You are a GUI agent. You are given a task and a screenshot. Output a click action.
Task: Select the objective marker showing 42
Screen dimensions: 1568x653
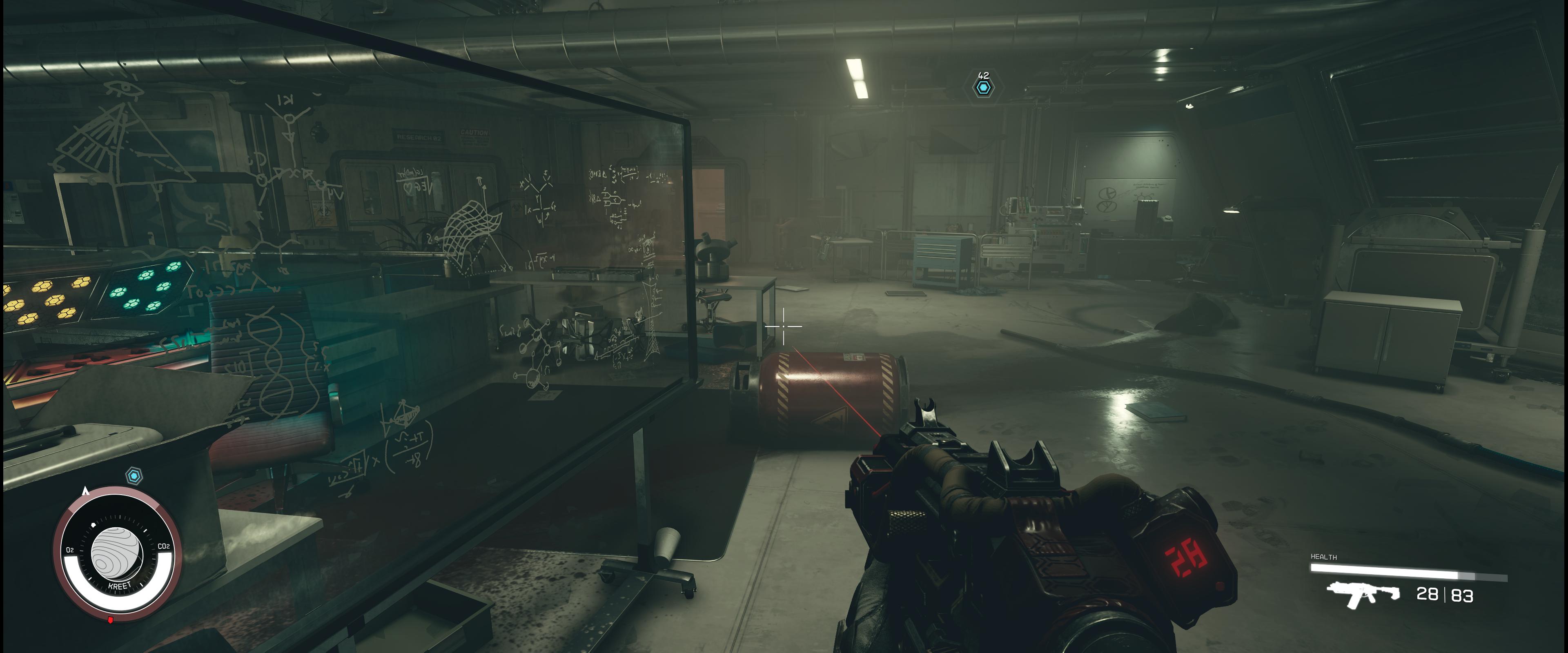point(982,88)
